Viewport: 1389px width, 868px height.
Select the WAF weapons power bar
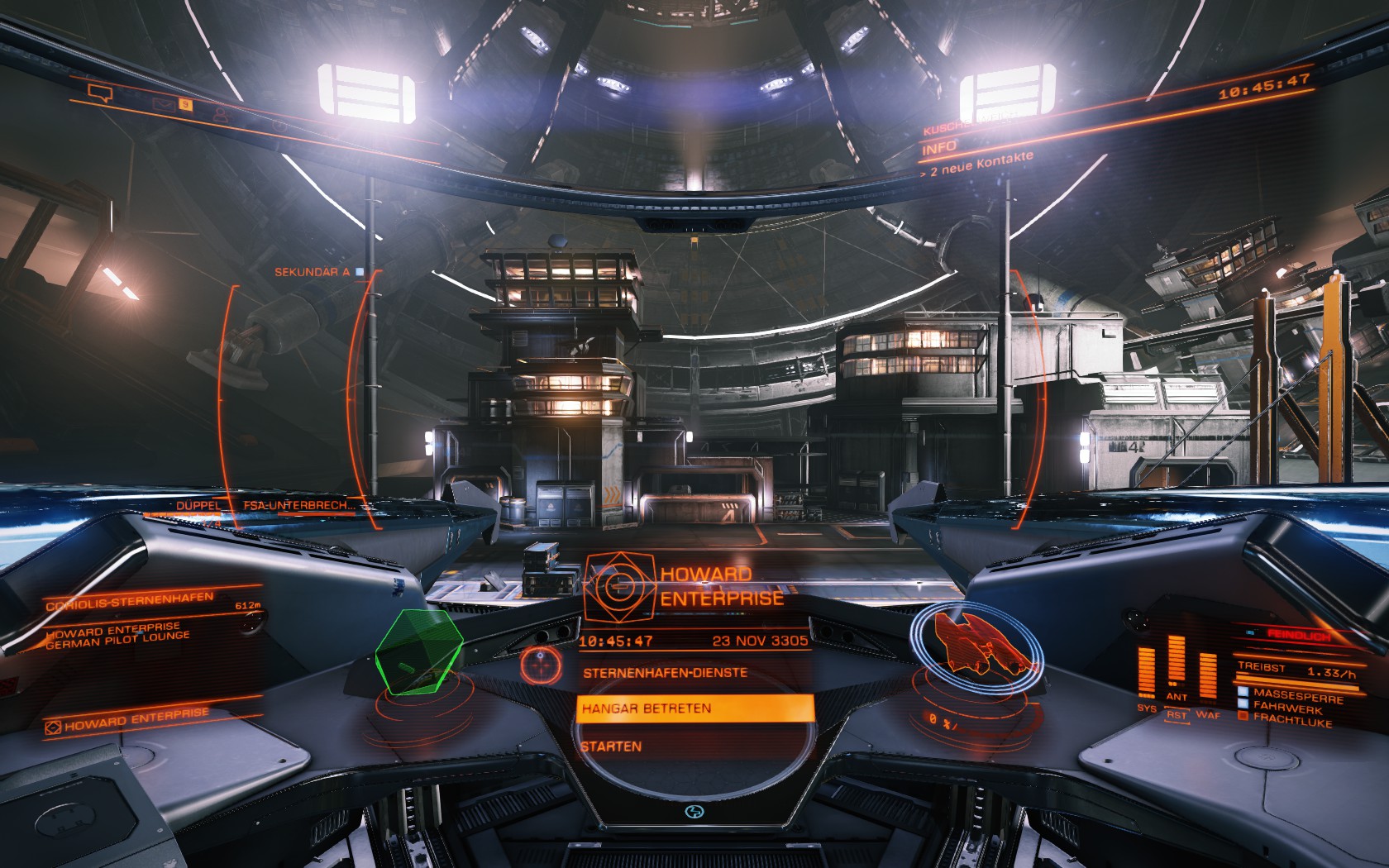click(x=1207, y=682)
